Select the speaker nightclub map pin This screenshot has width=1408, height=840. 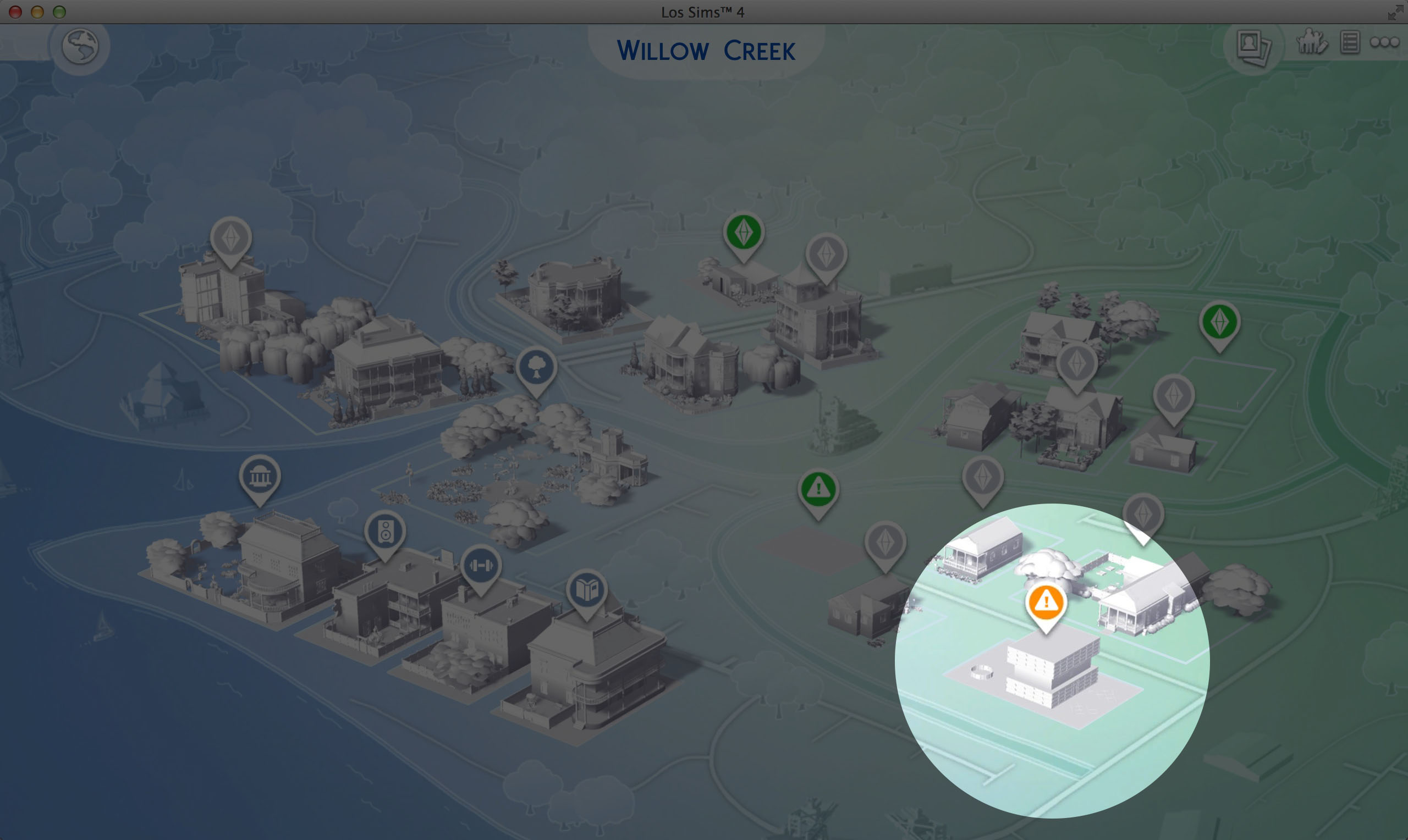pos(385,532)
